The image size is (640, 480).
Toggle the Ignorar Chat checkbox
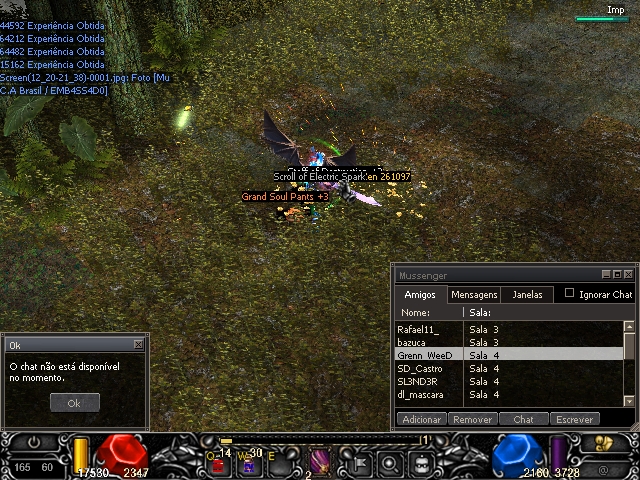point(570,294)
